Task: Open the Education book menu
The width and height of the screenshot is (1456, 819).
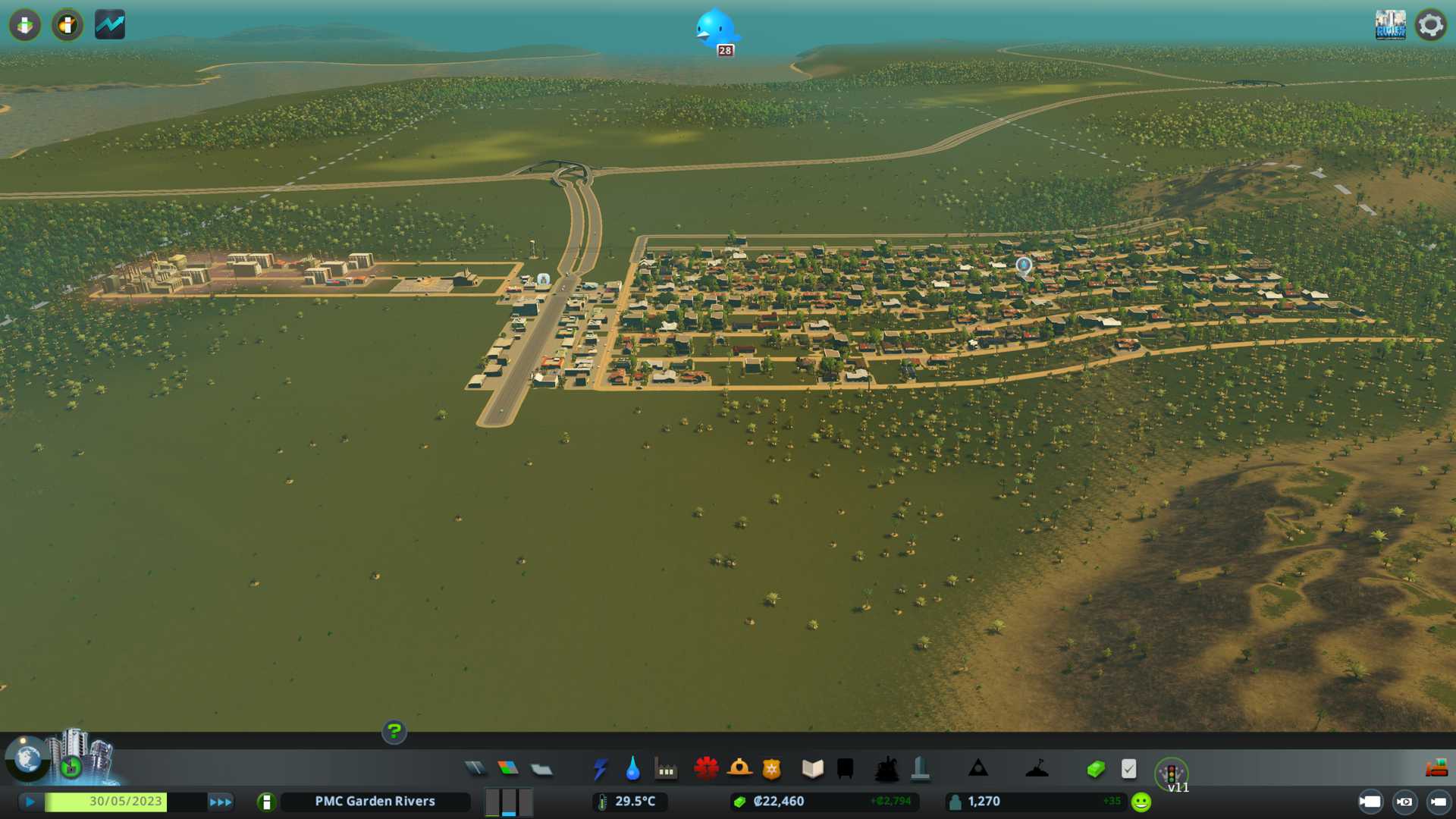Action: [x=812, y=769]
